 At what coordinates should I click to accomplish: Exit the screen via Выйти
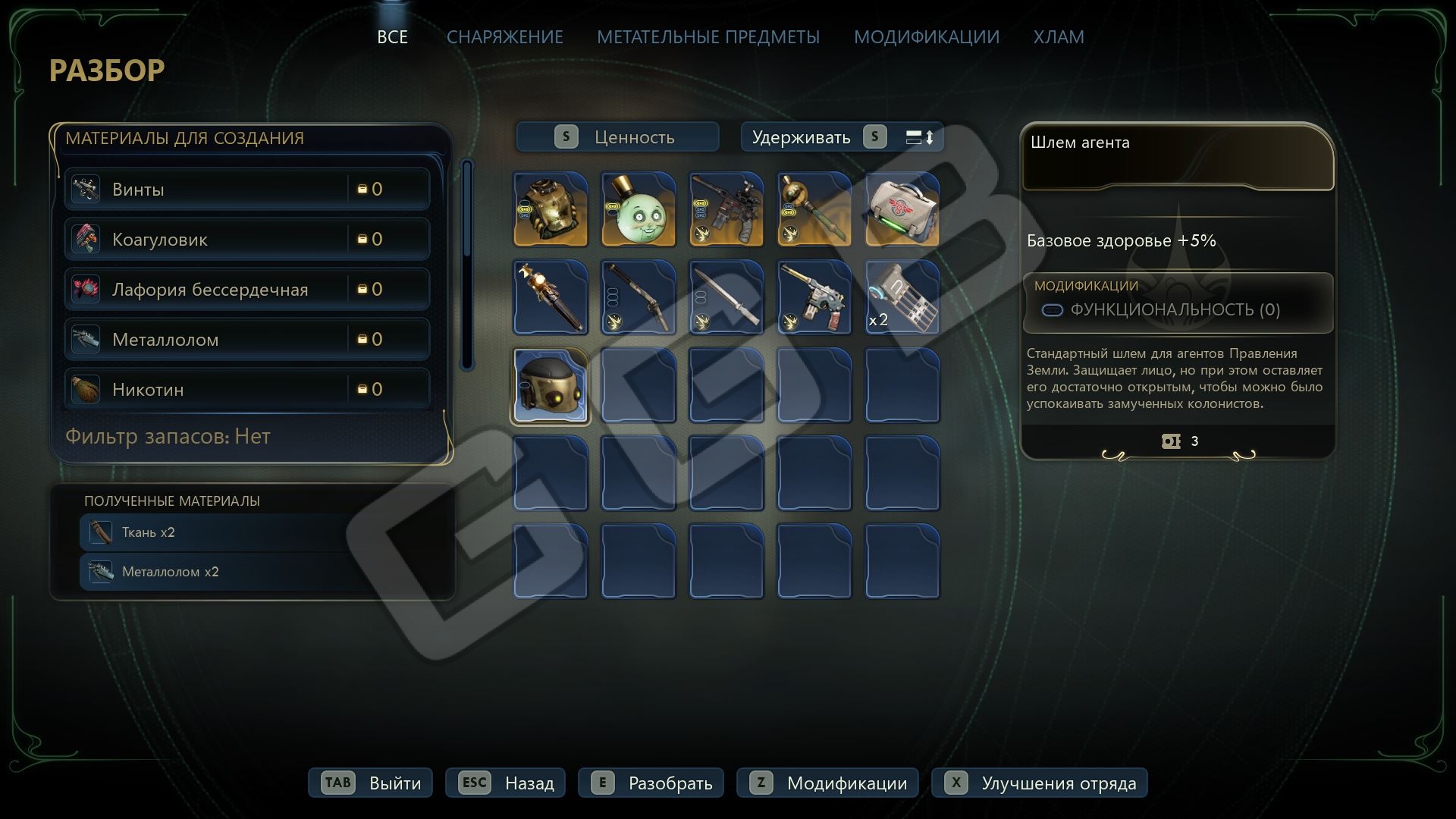[x=370, y=783]
